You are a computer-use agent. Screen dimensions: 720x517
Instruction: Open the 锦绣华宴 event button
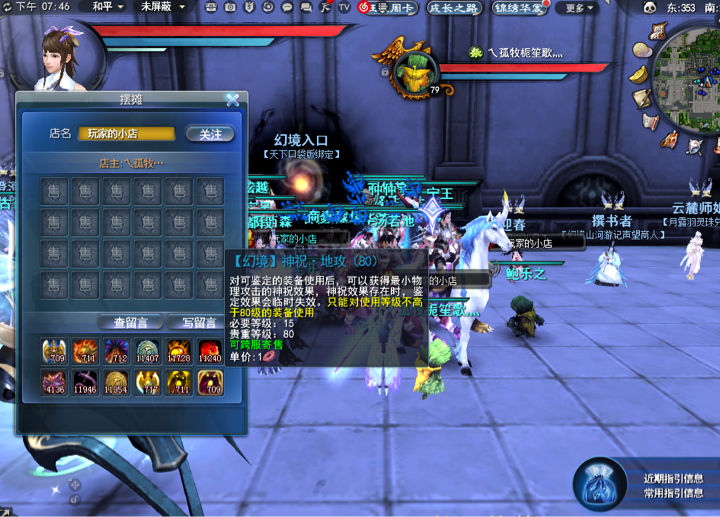click(x=520, y=8)
